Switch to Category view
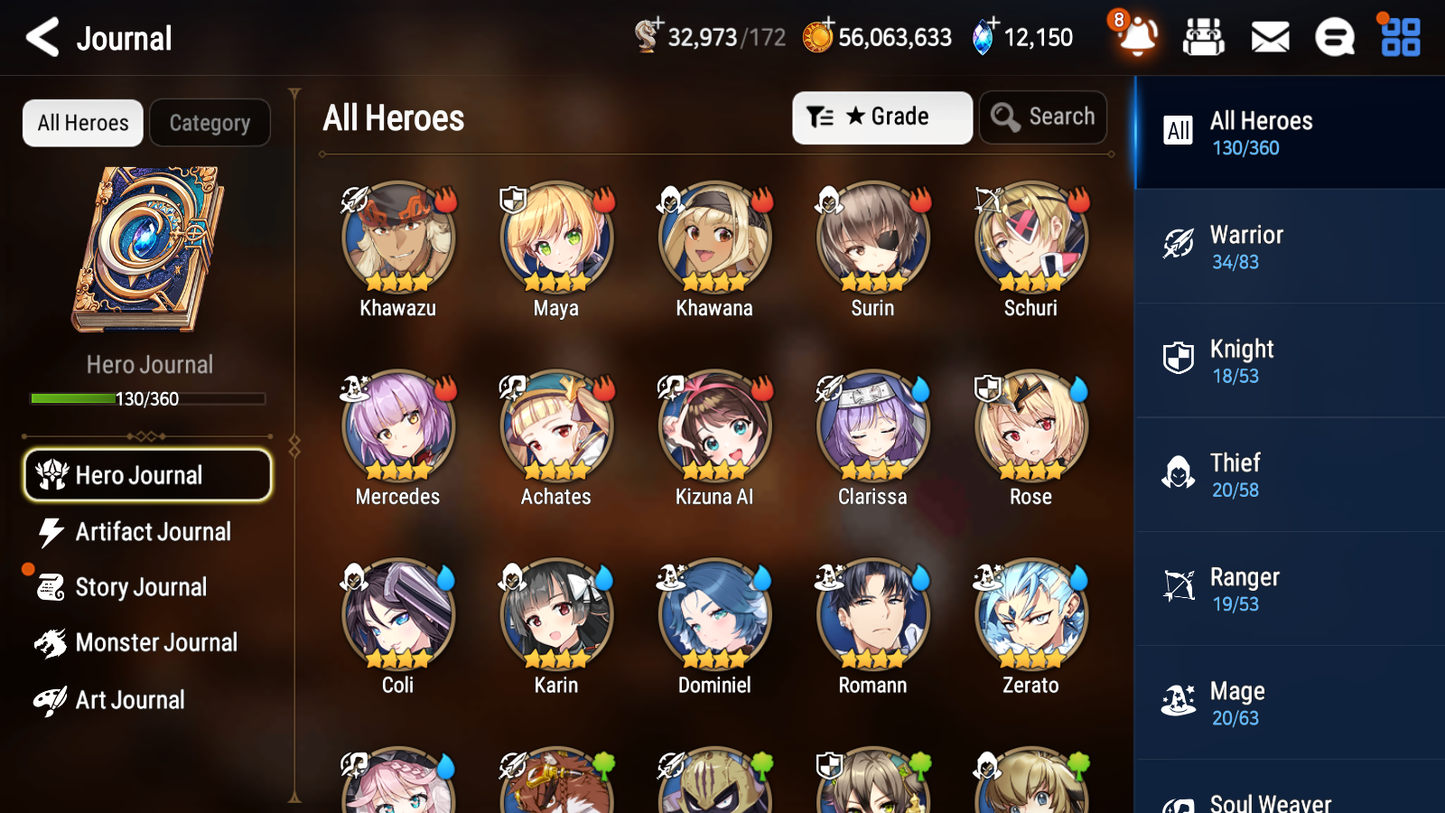This screenshot has height=813, width=1445. [x=210, y=122]
